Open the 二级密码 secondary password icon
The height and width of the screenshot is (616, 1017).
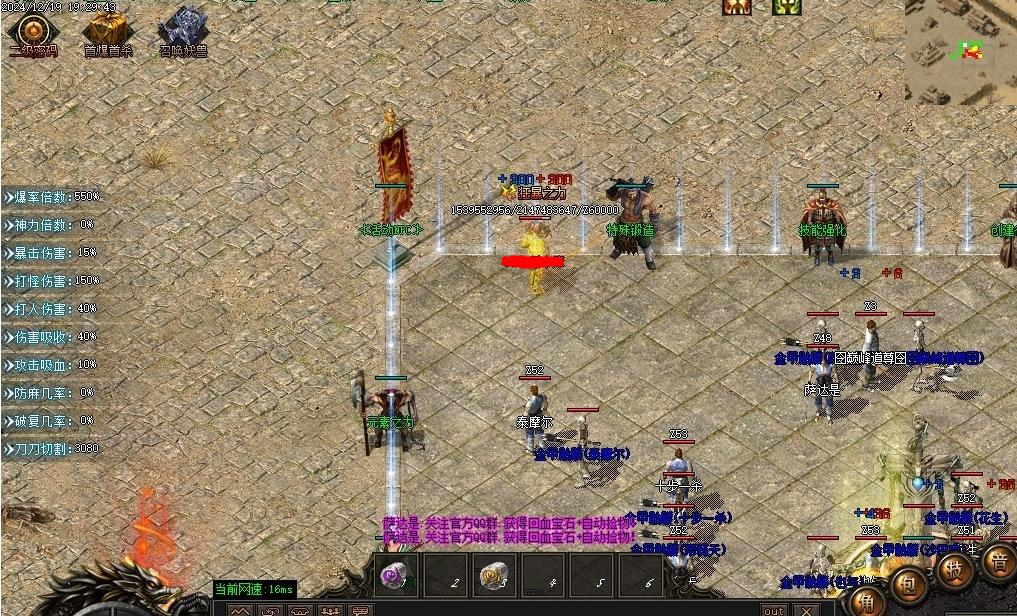coord(32,30)
